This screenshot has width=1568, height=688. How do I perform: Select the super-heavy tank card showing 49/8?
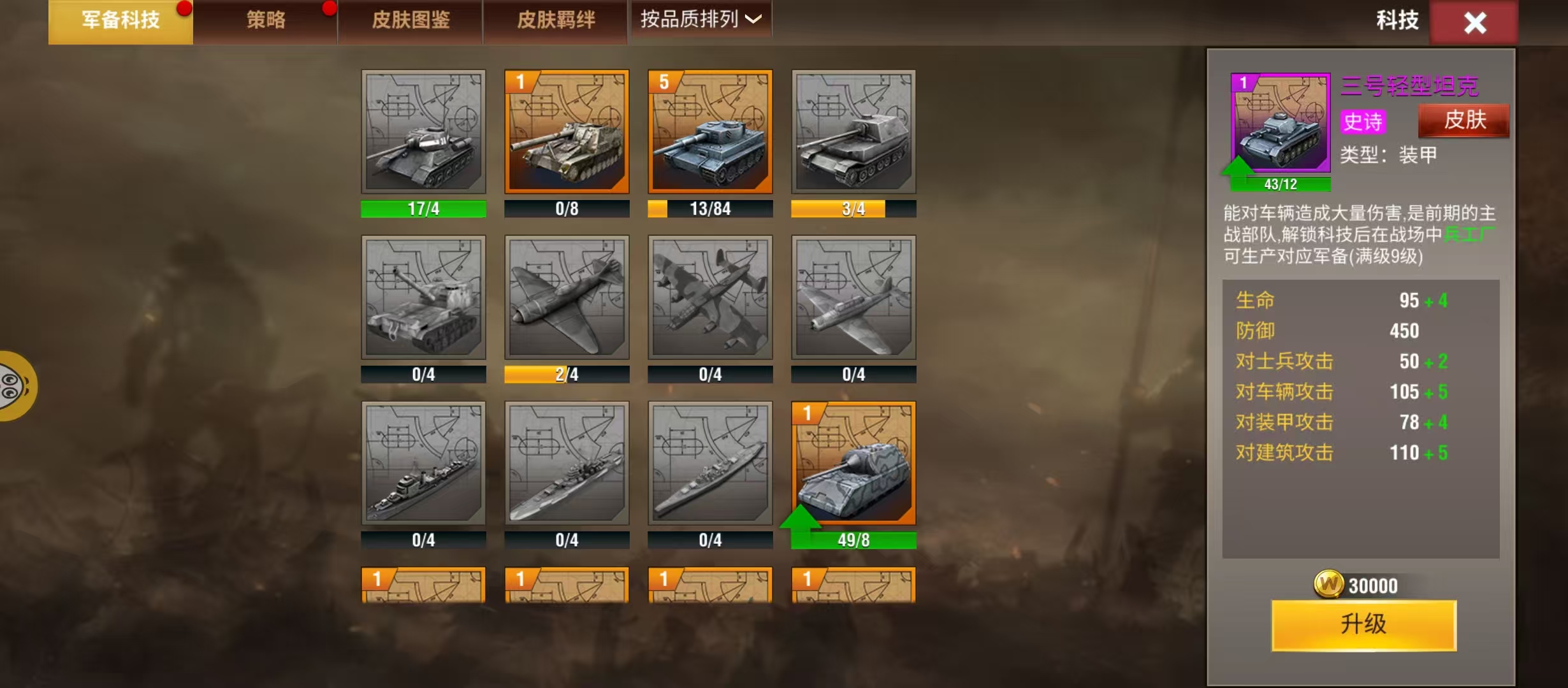(x=853, y=463)
